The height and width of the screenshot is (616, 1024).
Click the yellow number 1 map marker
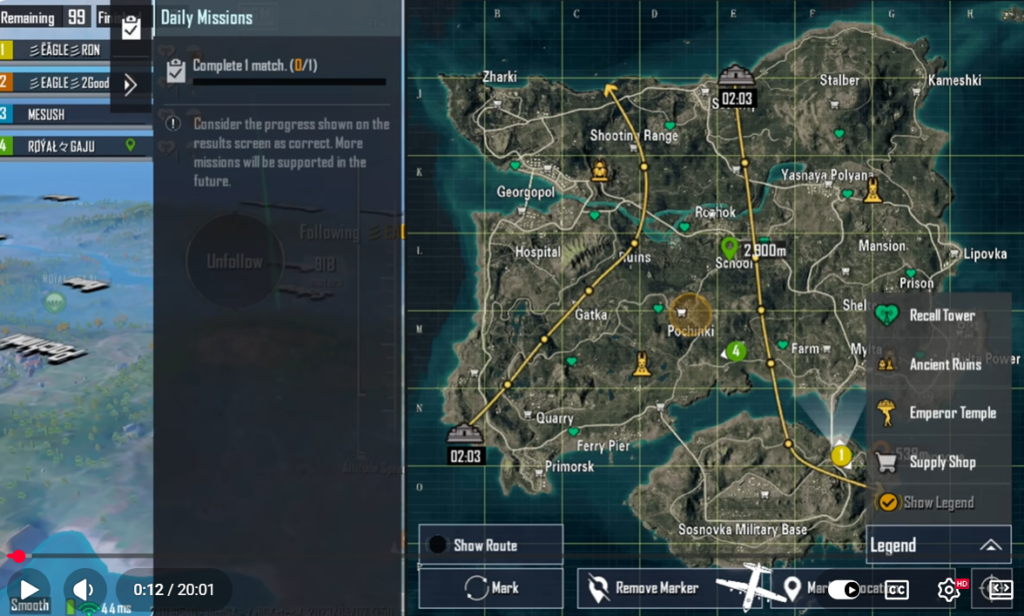pos(841,456)
